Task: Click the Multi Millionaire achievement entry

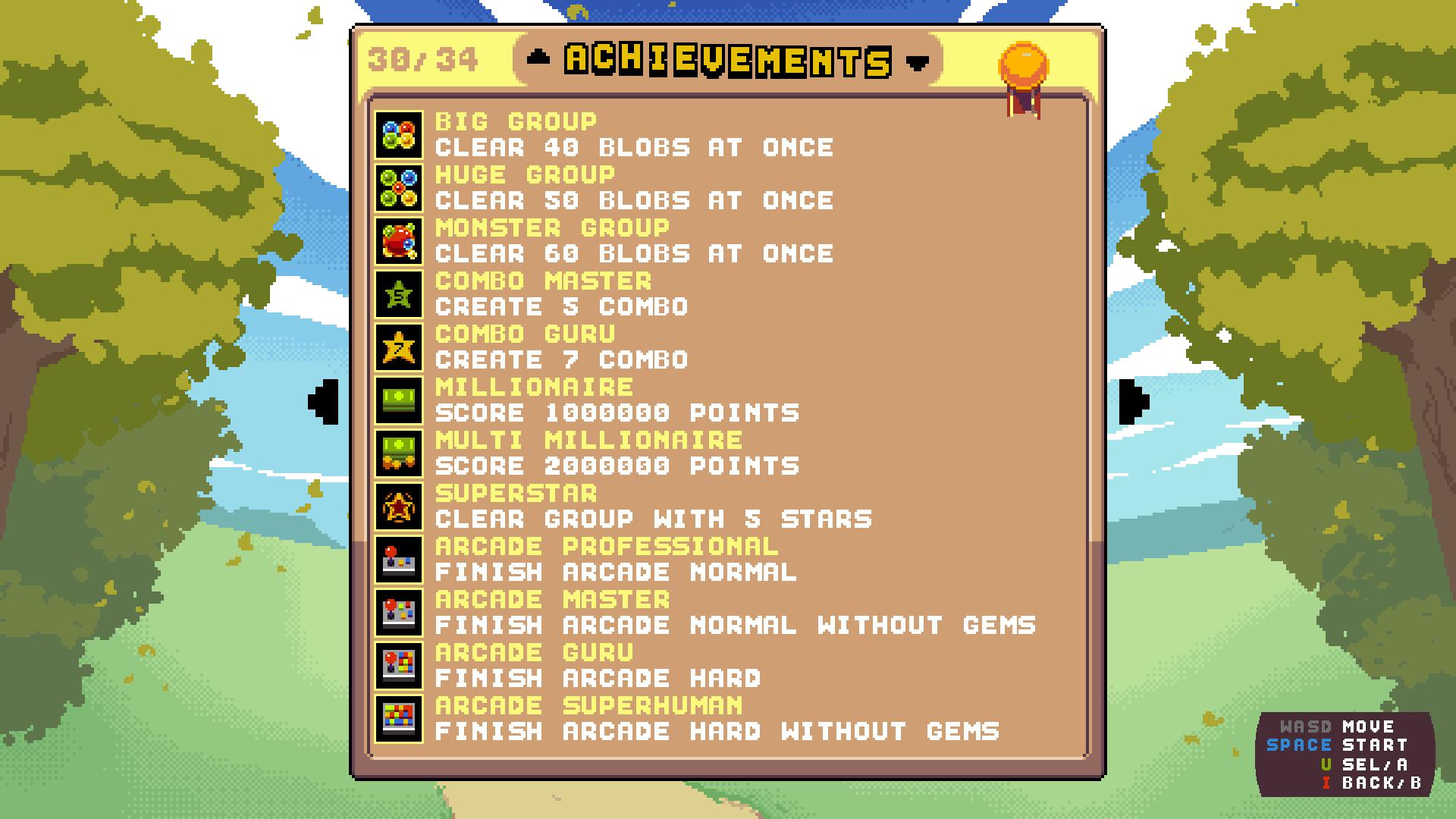Action: coord(588,438)
